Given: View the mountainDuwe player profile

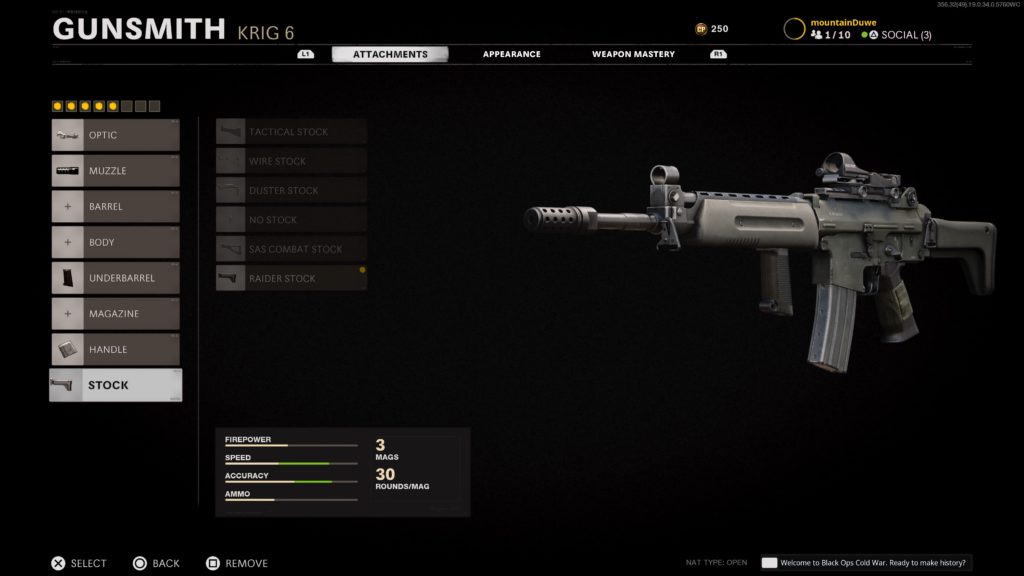Looking at the screenshot, I should 845,22.
